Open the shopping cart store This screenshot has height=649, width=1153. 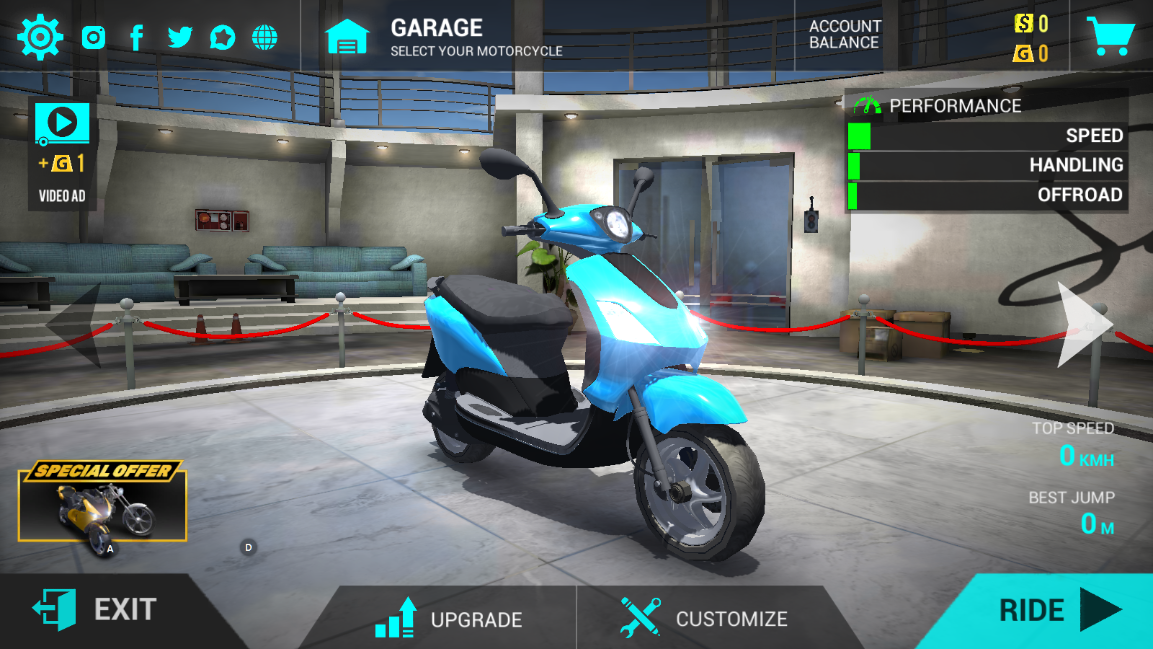[x=1110, y=37]
